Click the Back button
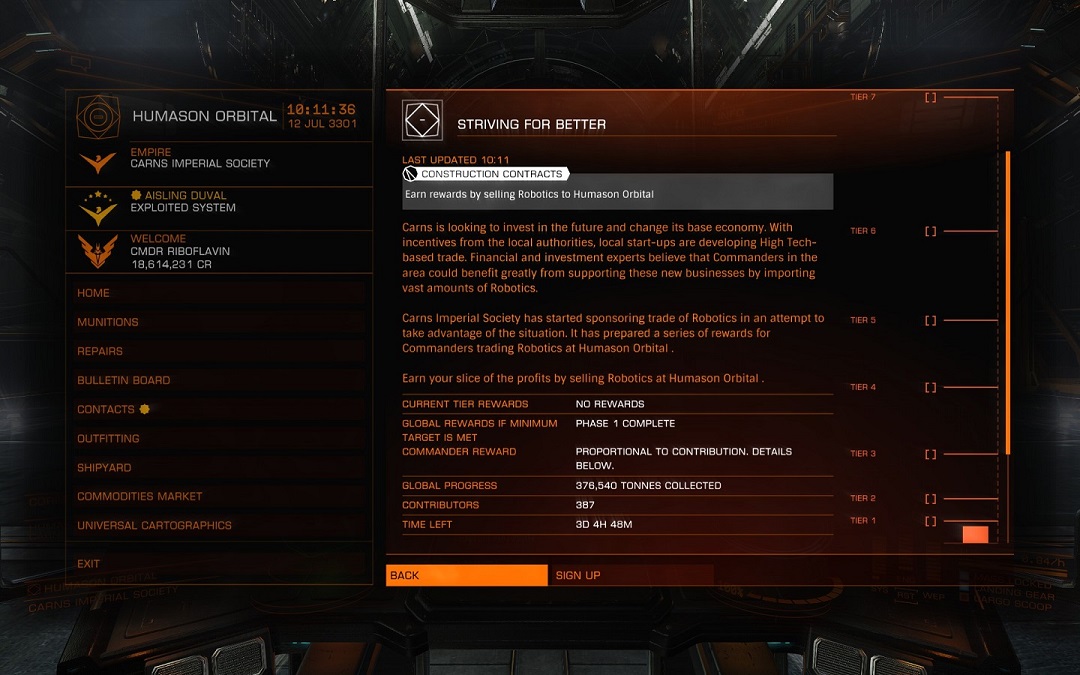Screen dimensions: 1080x675 tap(466, 575)
